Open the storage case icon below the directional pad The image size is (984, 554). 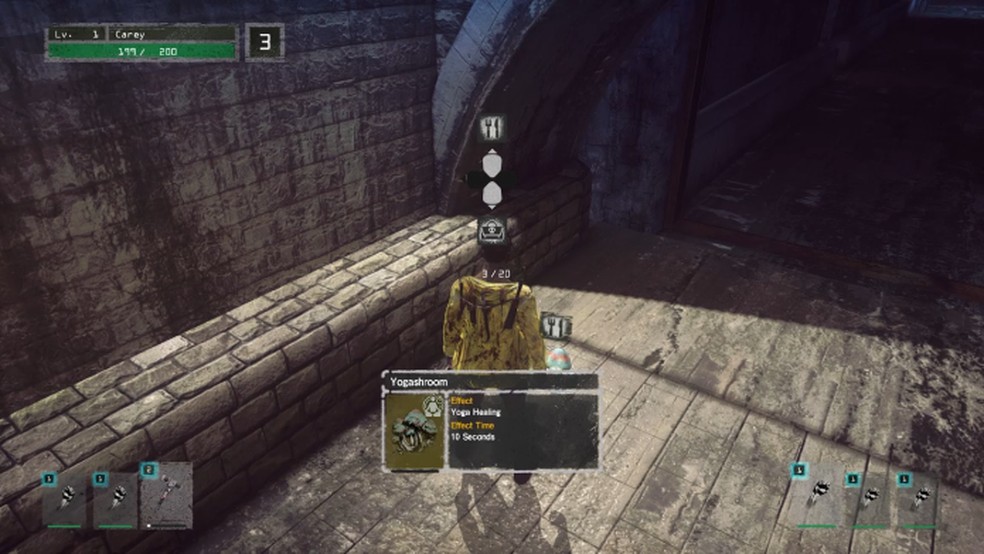(x=491, y=228)
